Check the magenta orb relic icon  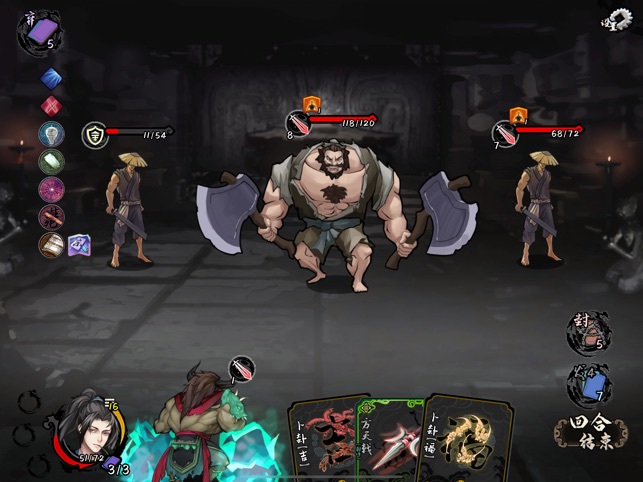[x=51, y=188]
